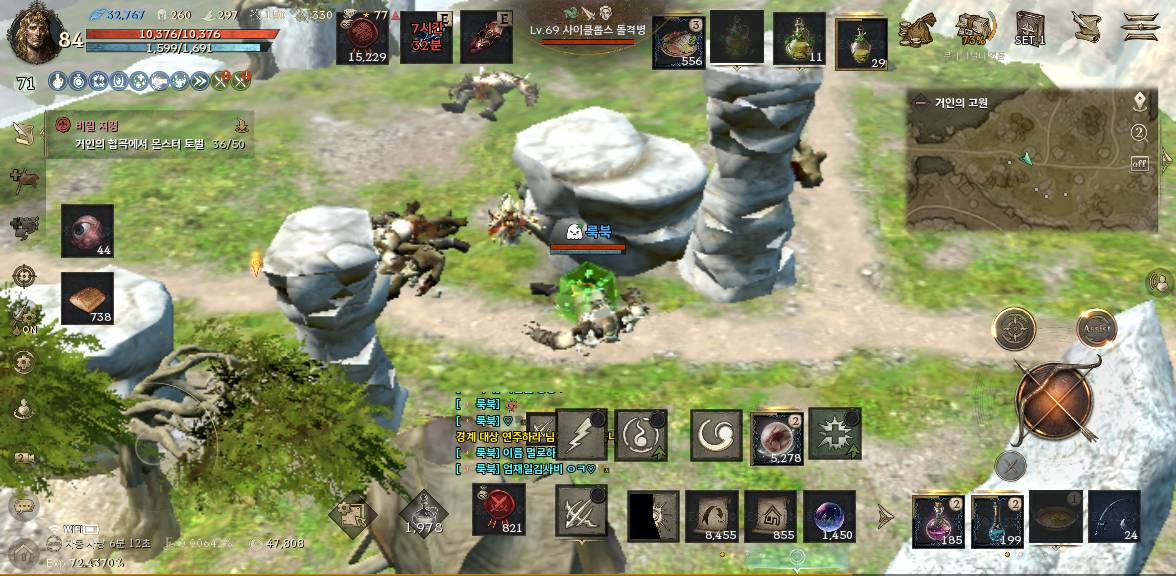Activate the multi-arrow volley skill
The height and width of the screenshot is (576, 1176).
tap(581, 515)
